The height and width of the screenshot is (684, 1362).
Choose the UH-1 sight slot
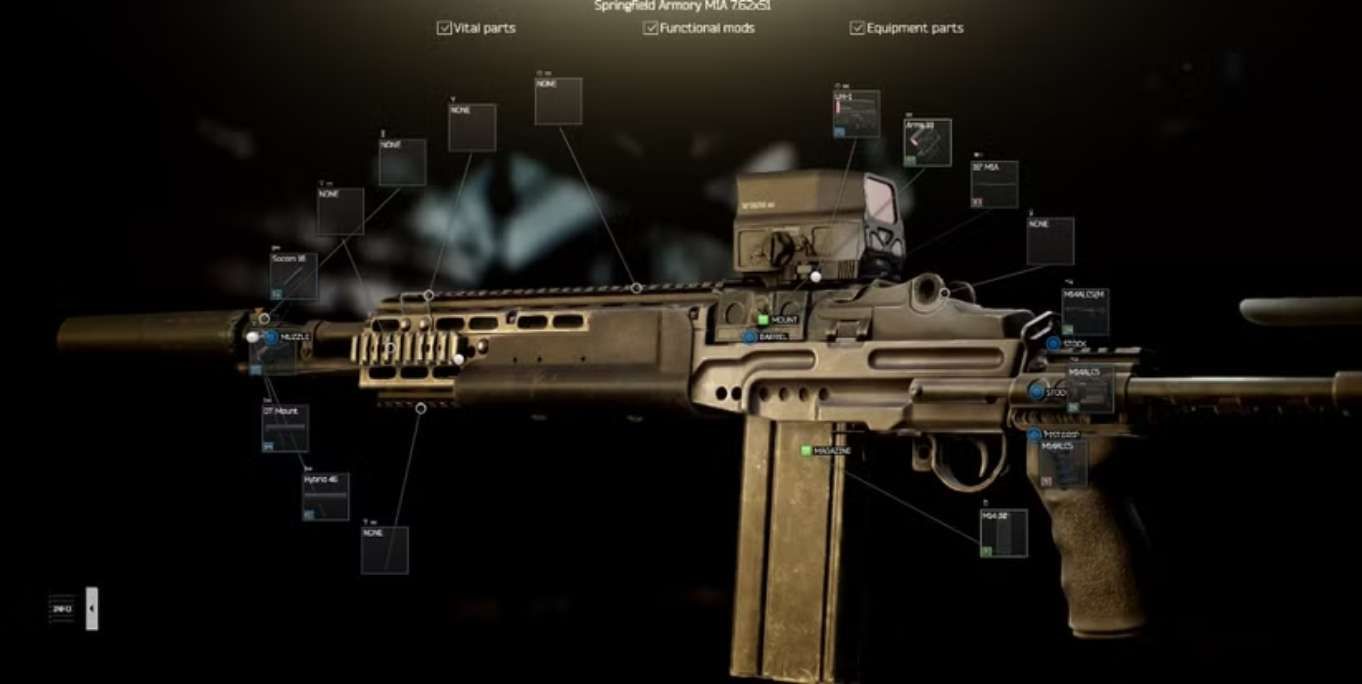tap(857, 114)
